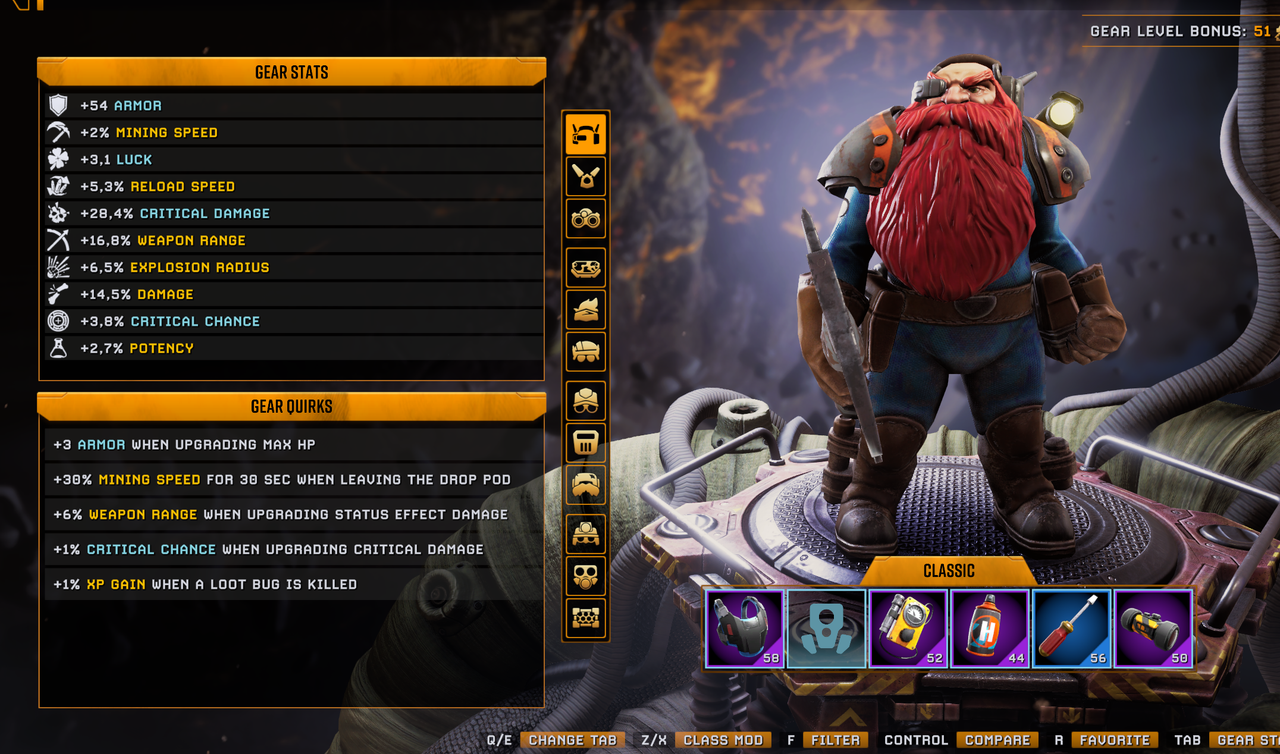Choose the yellow gauge device gear slot

coord(908,628)
